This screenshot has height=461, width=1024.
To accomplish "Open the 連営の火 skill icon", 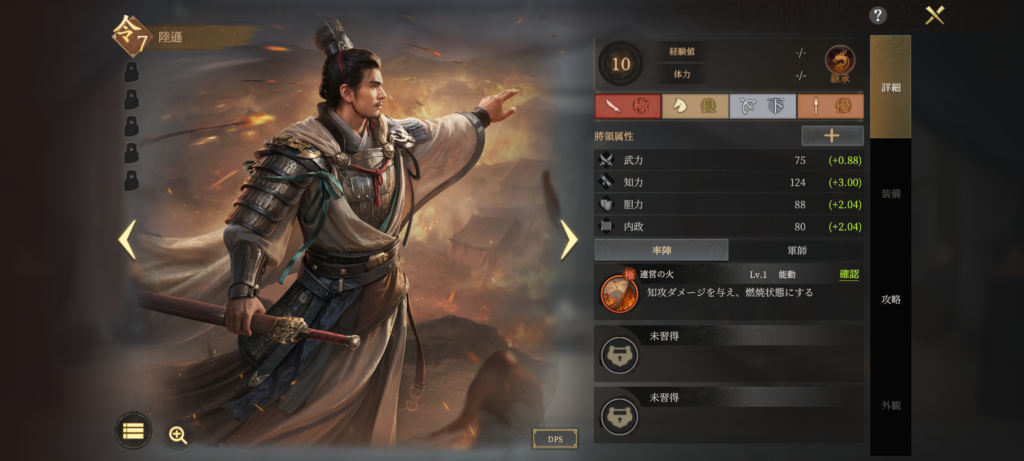I will (x=619, y=292).
